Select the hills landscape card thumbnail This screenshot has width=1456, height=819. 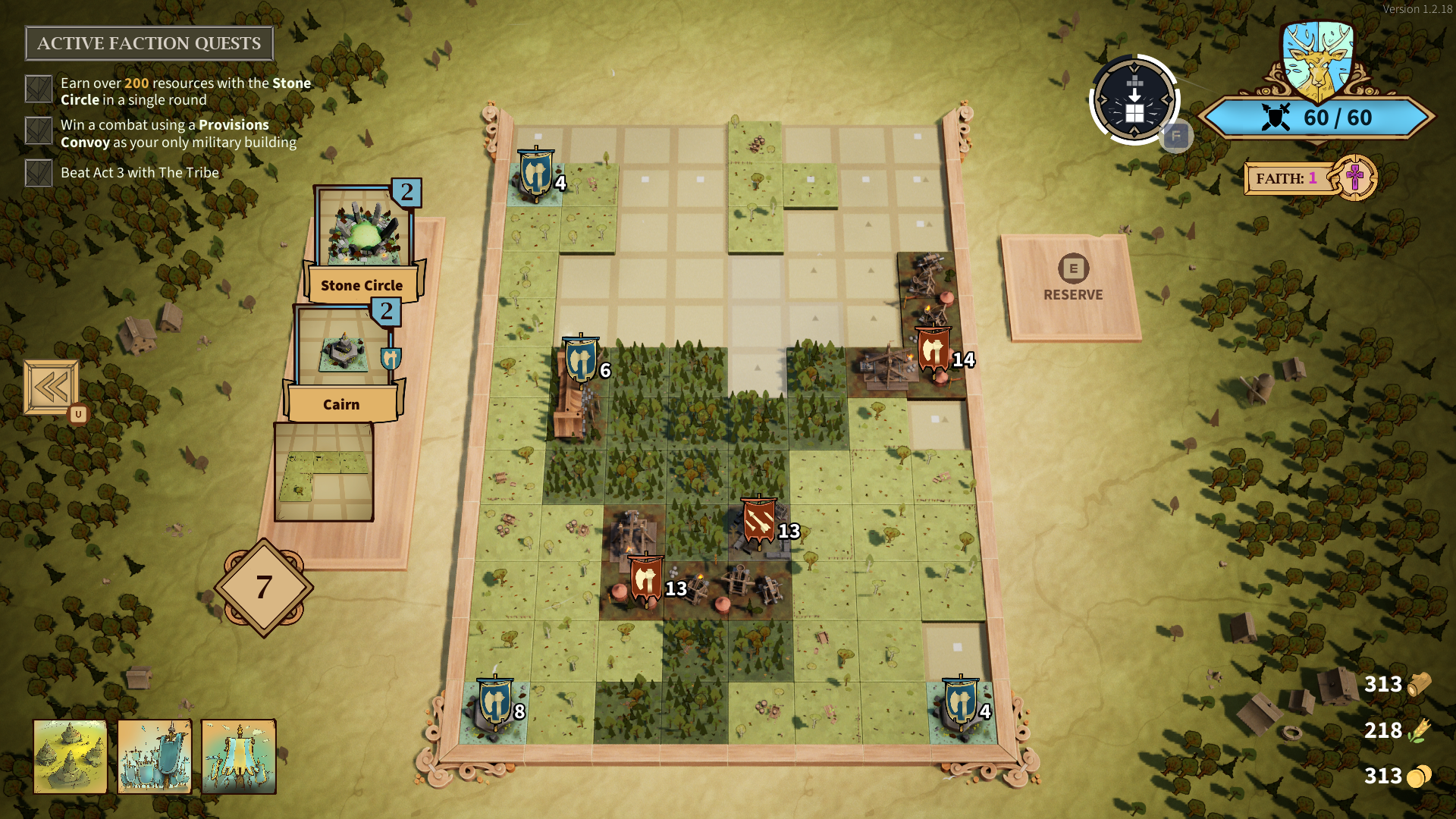[x=71, y=756]
